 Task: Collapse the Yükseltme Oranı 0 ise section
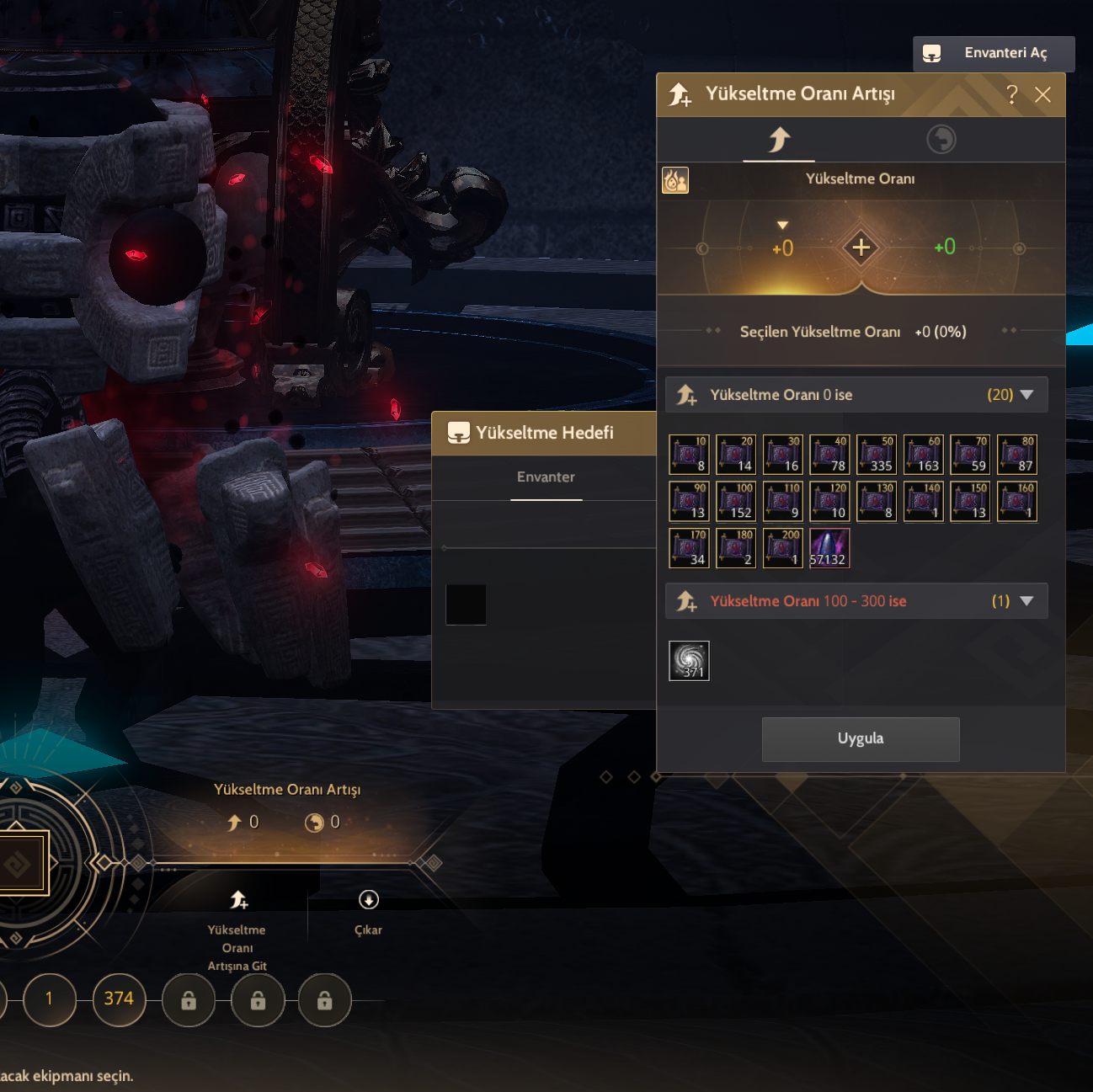click(1026, 395)
